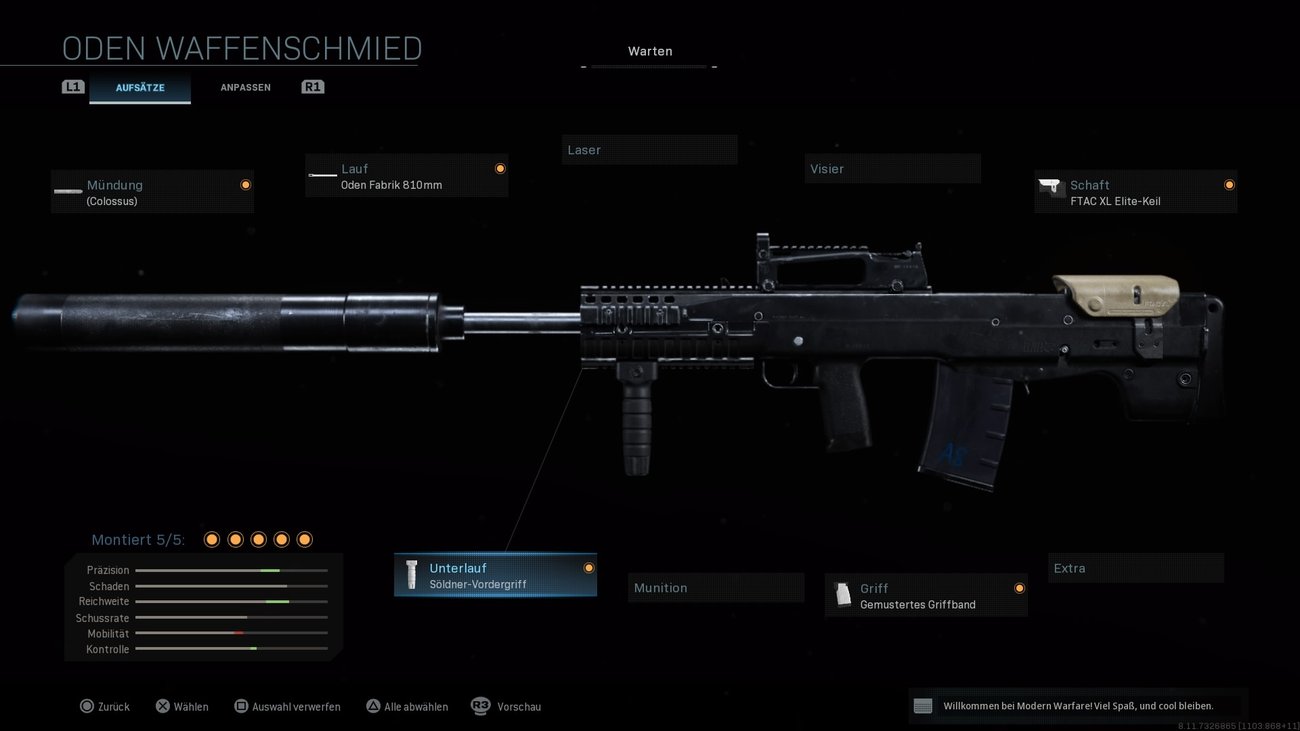Toggle the orange indicator on the Mündung slot

coord(245,184)
